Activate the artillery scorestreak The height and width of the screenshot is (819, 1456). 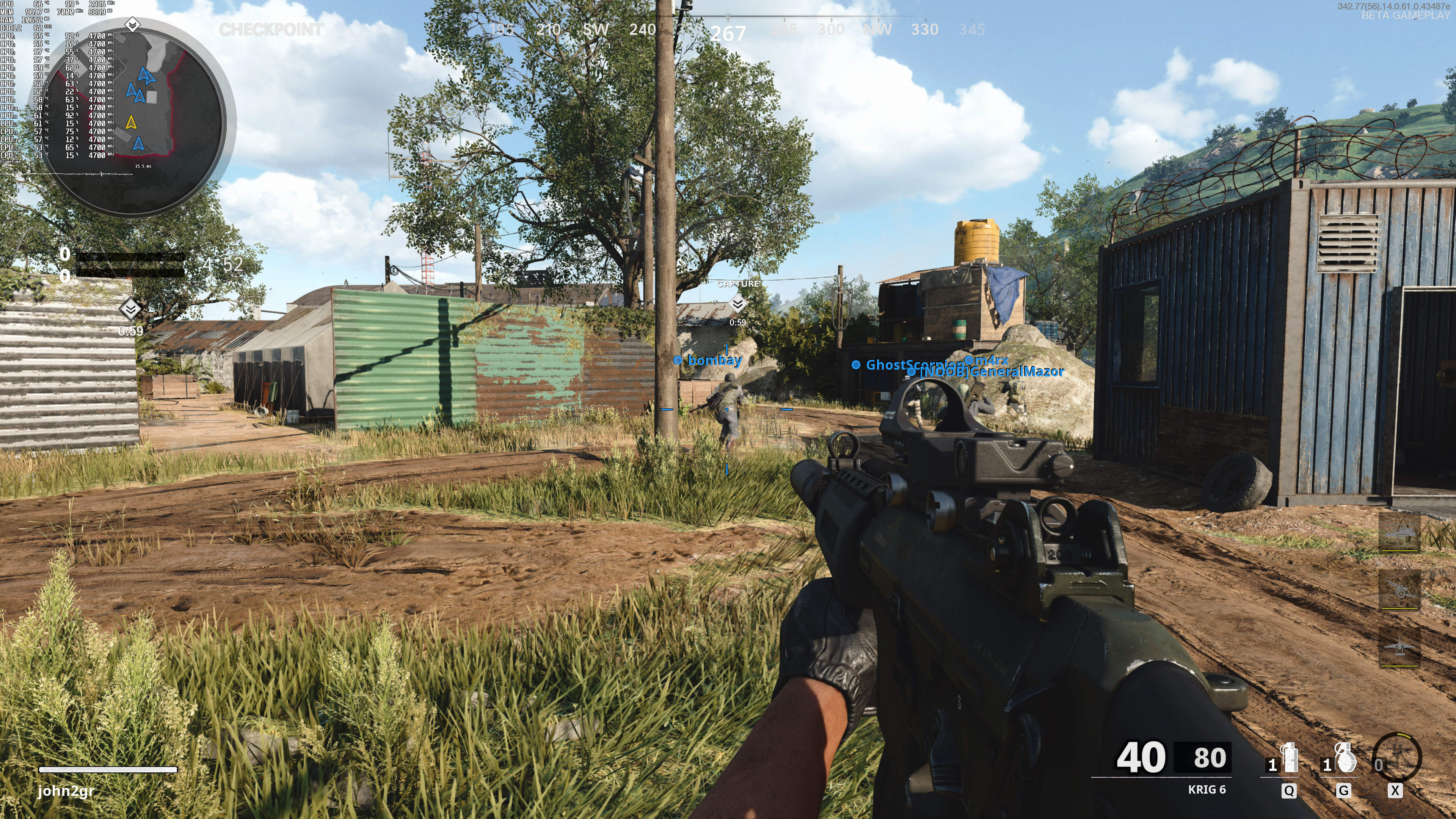click(1399, 590)
